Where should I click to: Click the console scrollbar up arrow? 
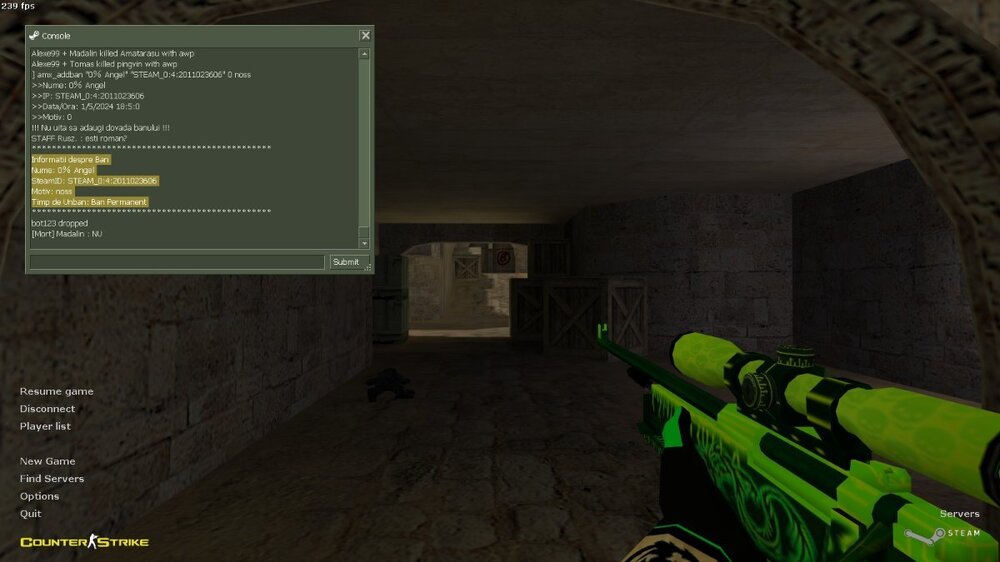tap(364, 54)
